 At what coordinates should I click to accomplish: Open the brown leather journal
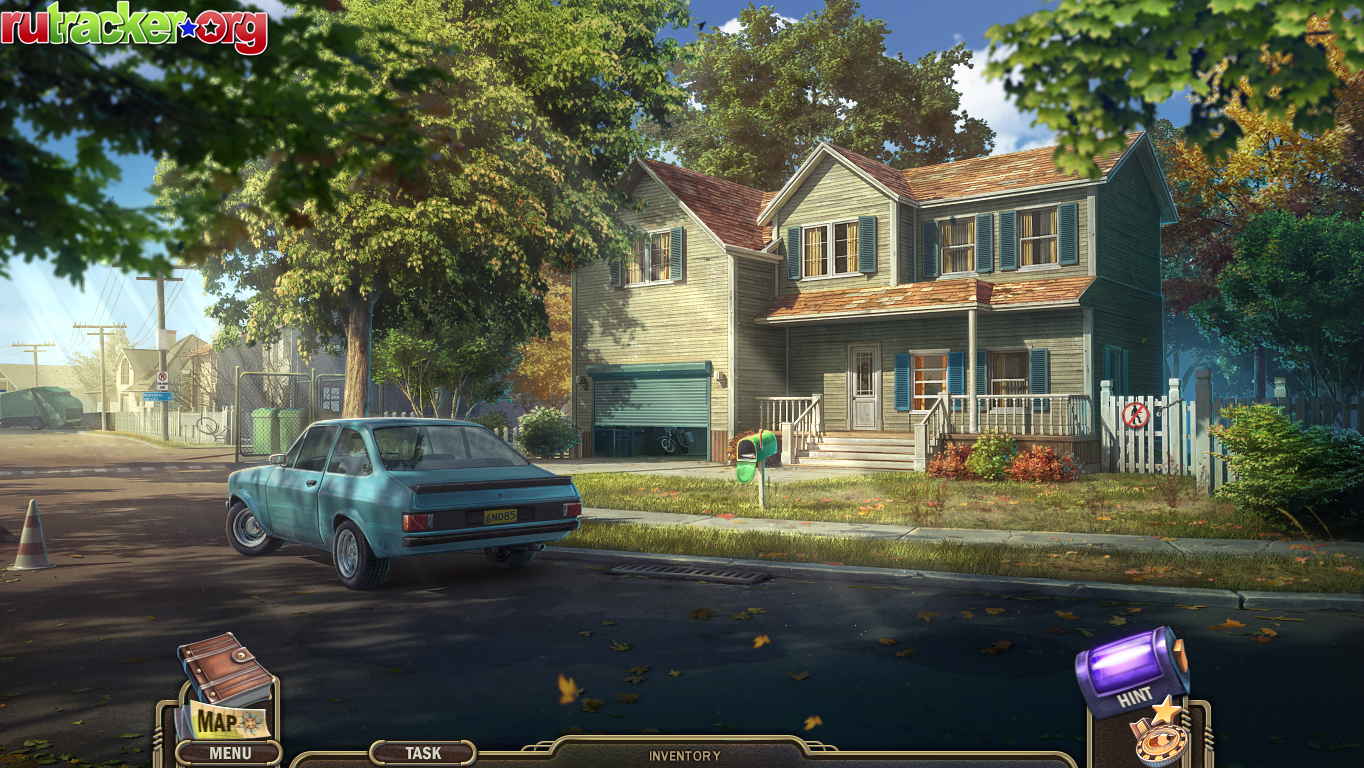pyautogui.click(x=224, y=666)
